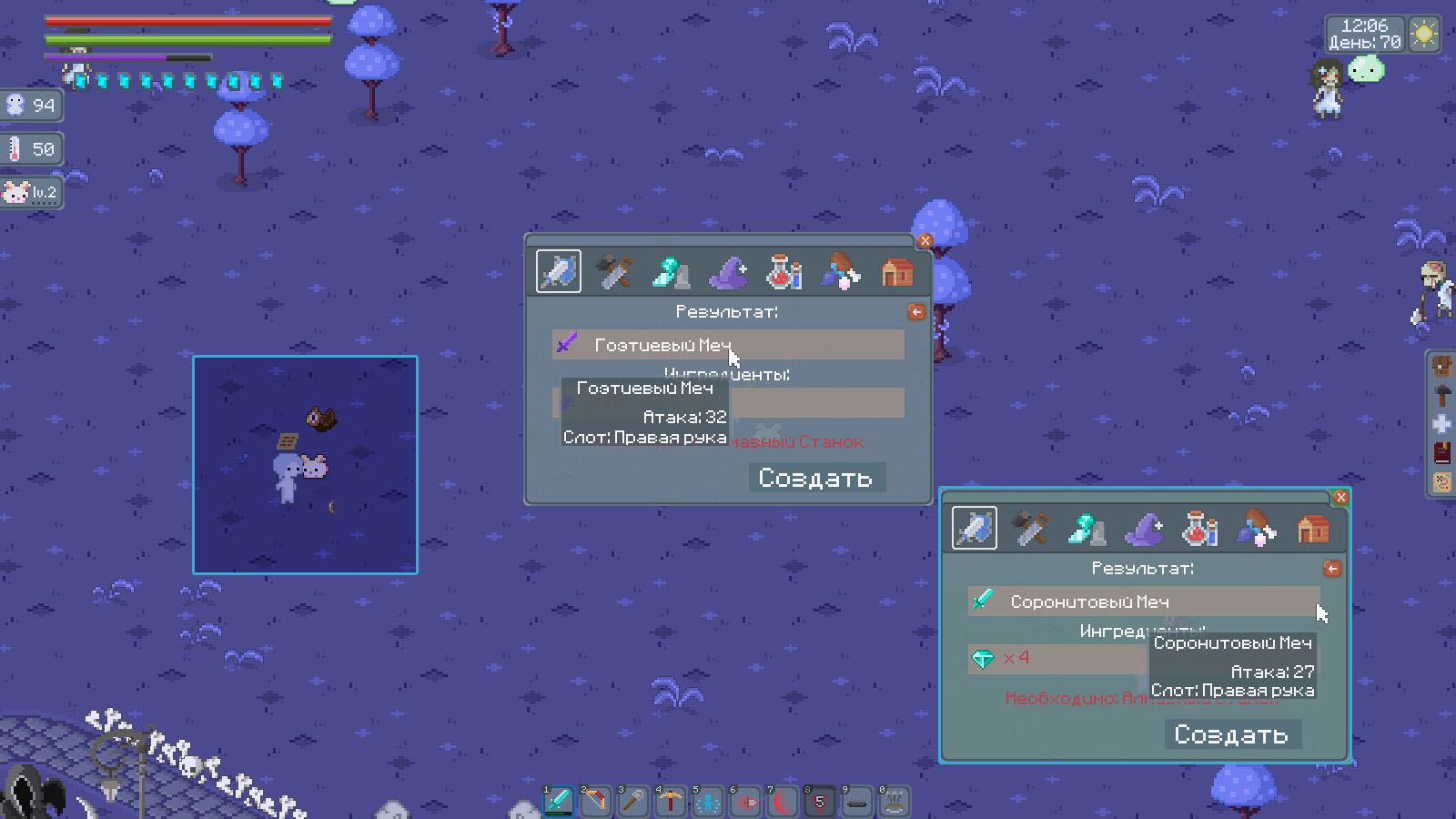Select the Соронитовый Меч result row
The height and width of the screenshot is (819, 1456).
[x=1142, y=602]
